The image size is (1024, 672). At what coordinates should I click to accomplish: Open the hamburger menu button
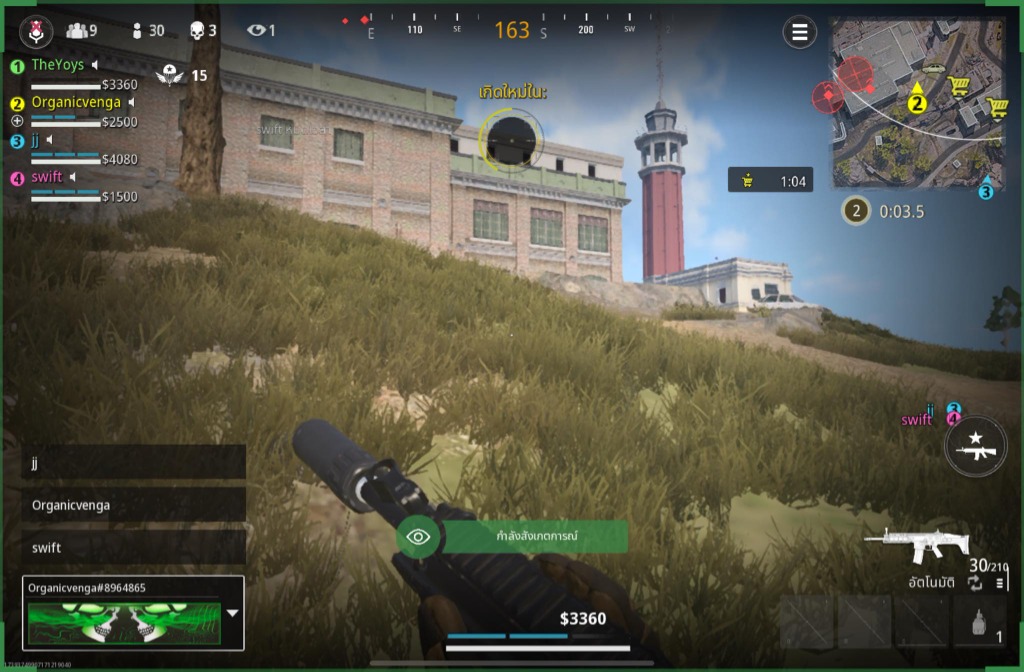pos(799,33)
